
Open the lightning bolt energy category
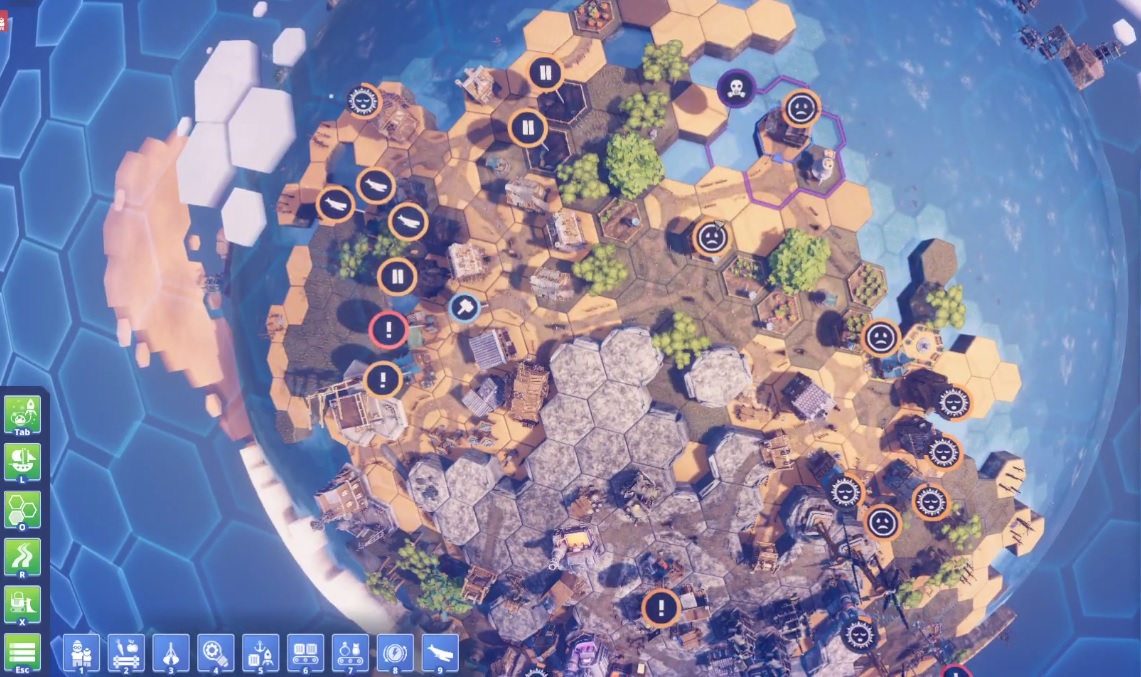point(396,652)
